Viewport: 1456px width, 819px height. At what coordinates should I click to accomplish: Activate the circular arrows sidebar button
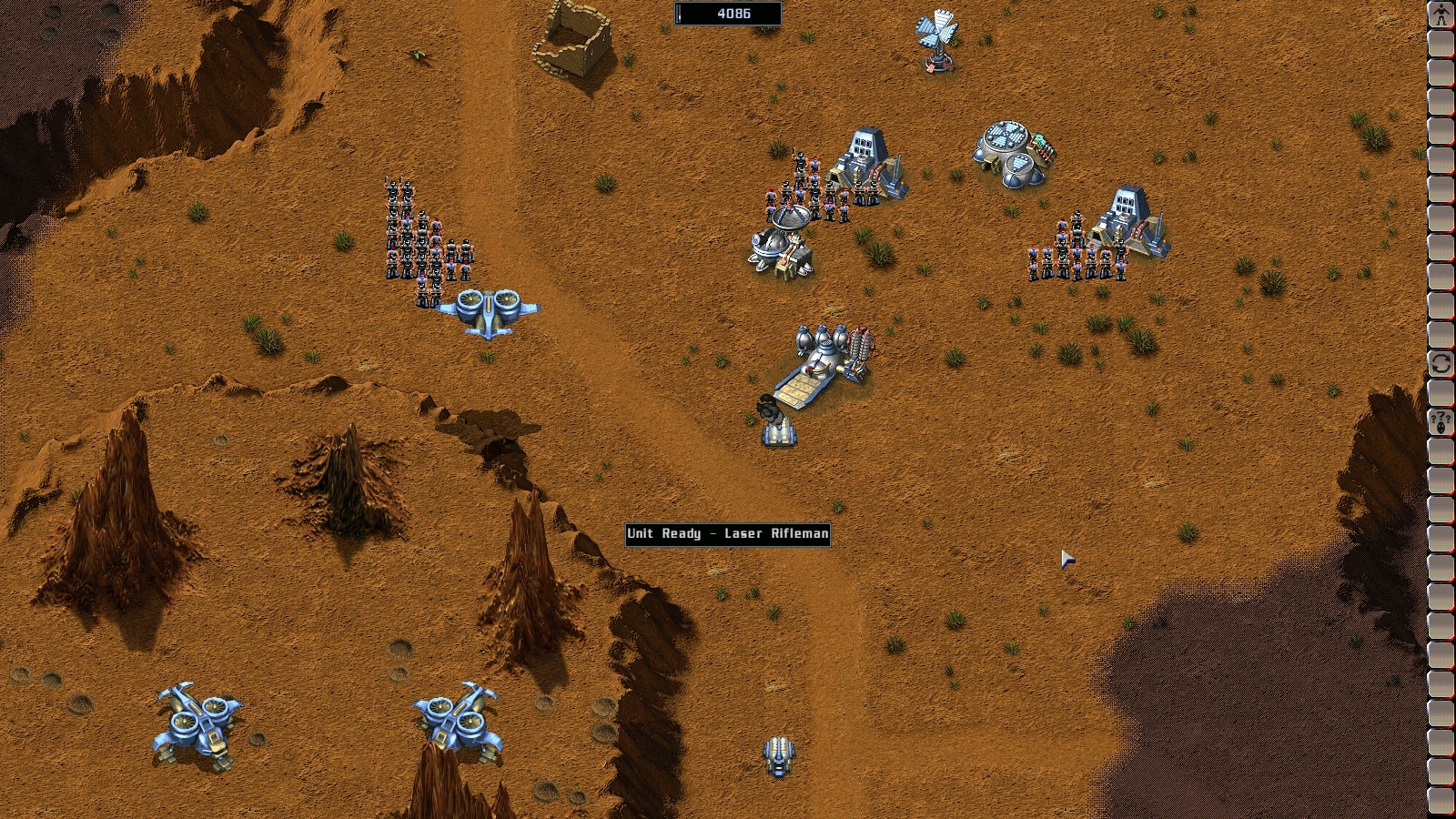point(1441,364)
